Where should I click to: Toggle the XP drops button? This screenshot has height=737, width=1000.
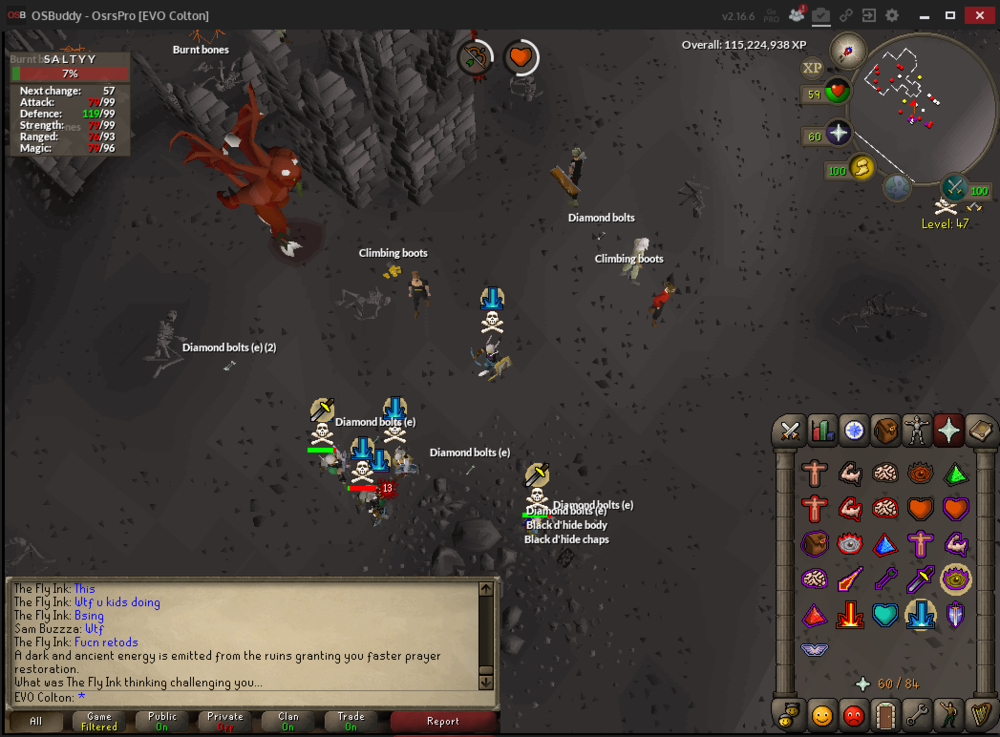[x=812, y=68]
